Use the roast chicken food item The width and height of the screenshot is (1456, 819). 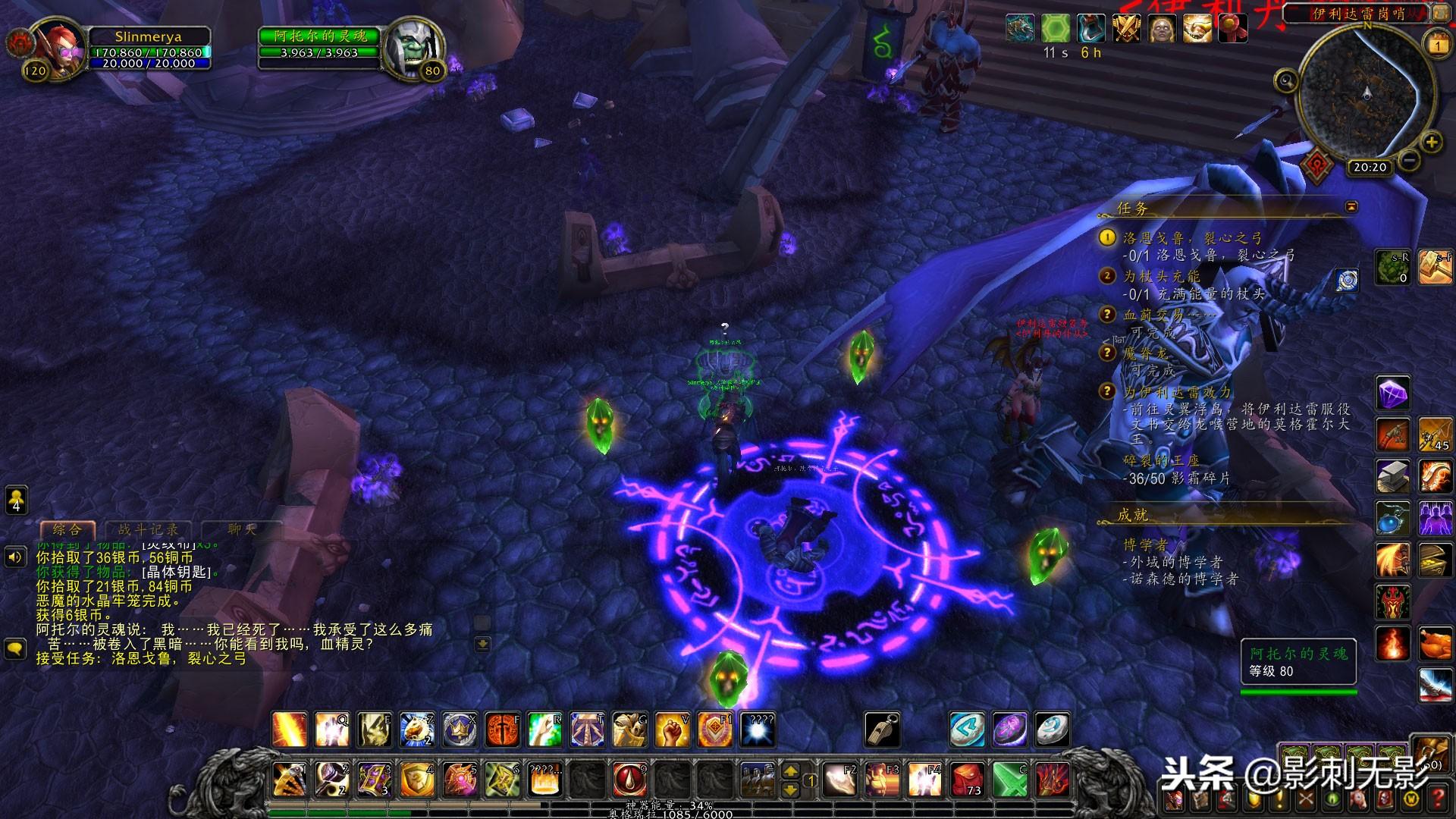coord(1434,645)
